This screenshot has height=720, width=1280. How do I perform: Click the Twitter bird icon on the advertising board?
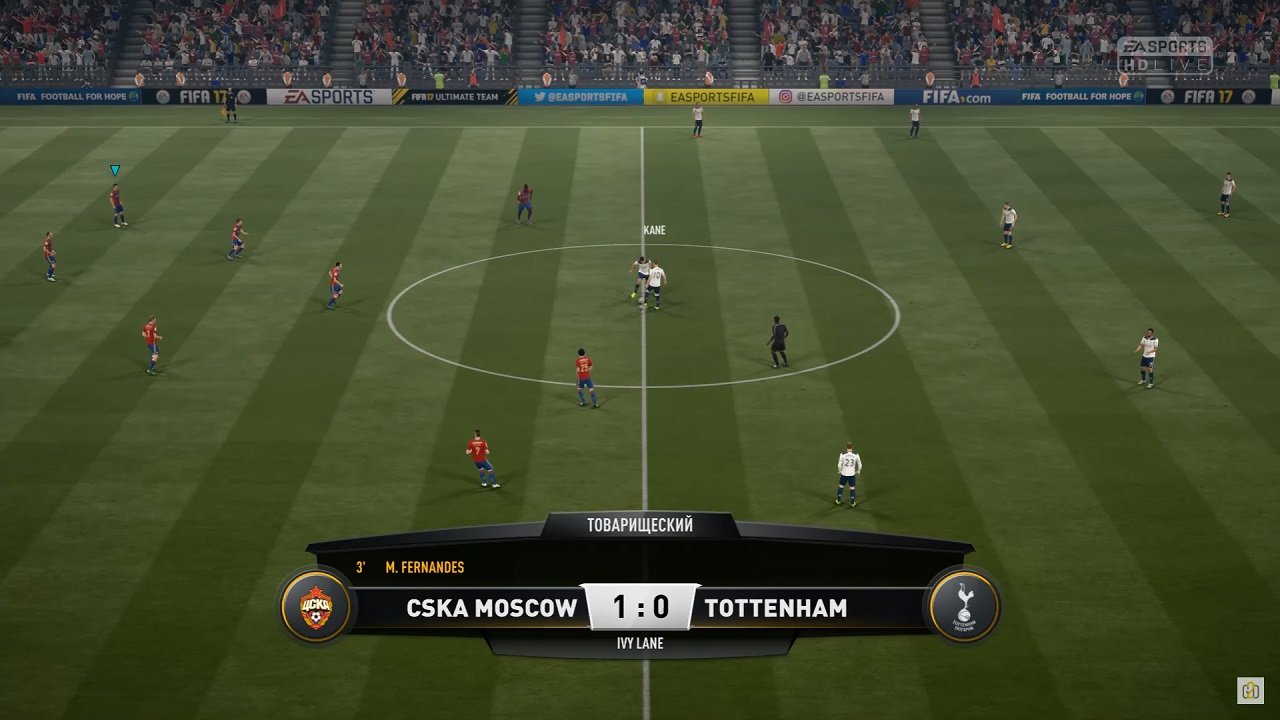tap(538, 99)
